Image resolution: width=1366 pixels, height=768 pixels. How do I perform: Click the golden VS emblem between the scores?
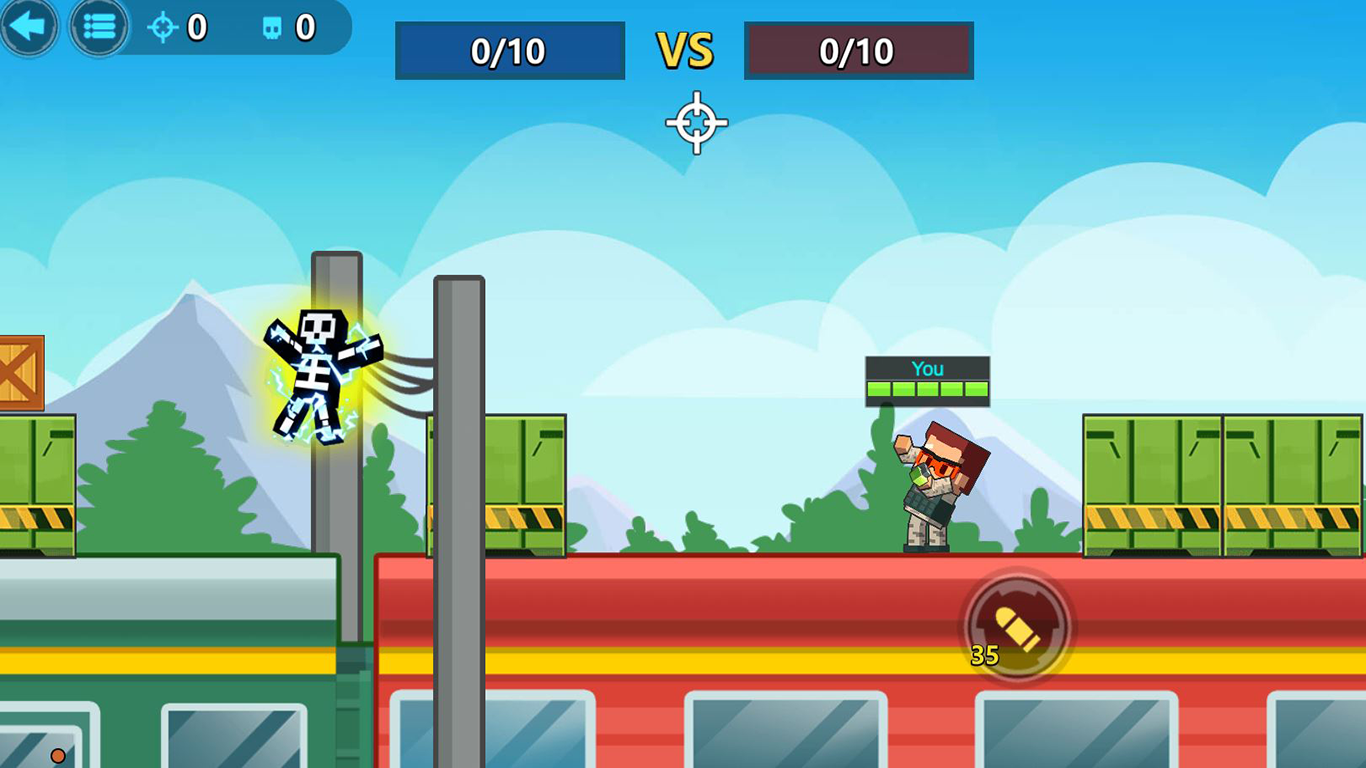685,51
